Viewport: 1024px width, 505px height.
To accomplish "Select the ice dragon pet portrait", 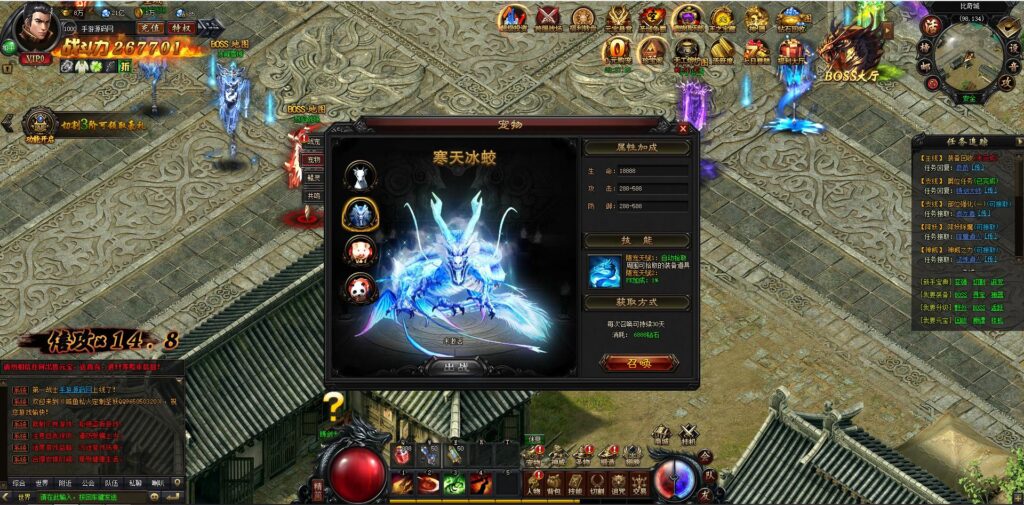I will tap(360, 213).
